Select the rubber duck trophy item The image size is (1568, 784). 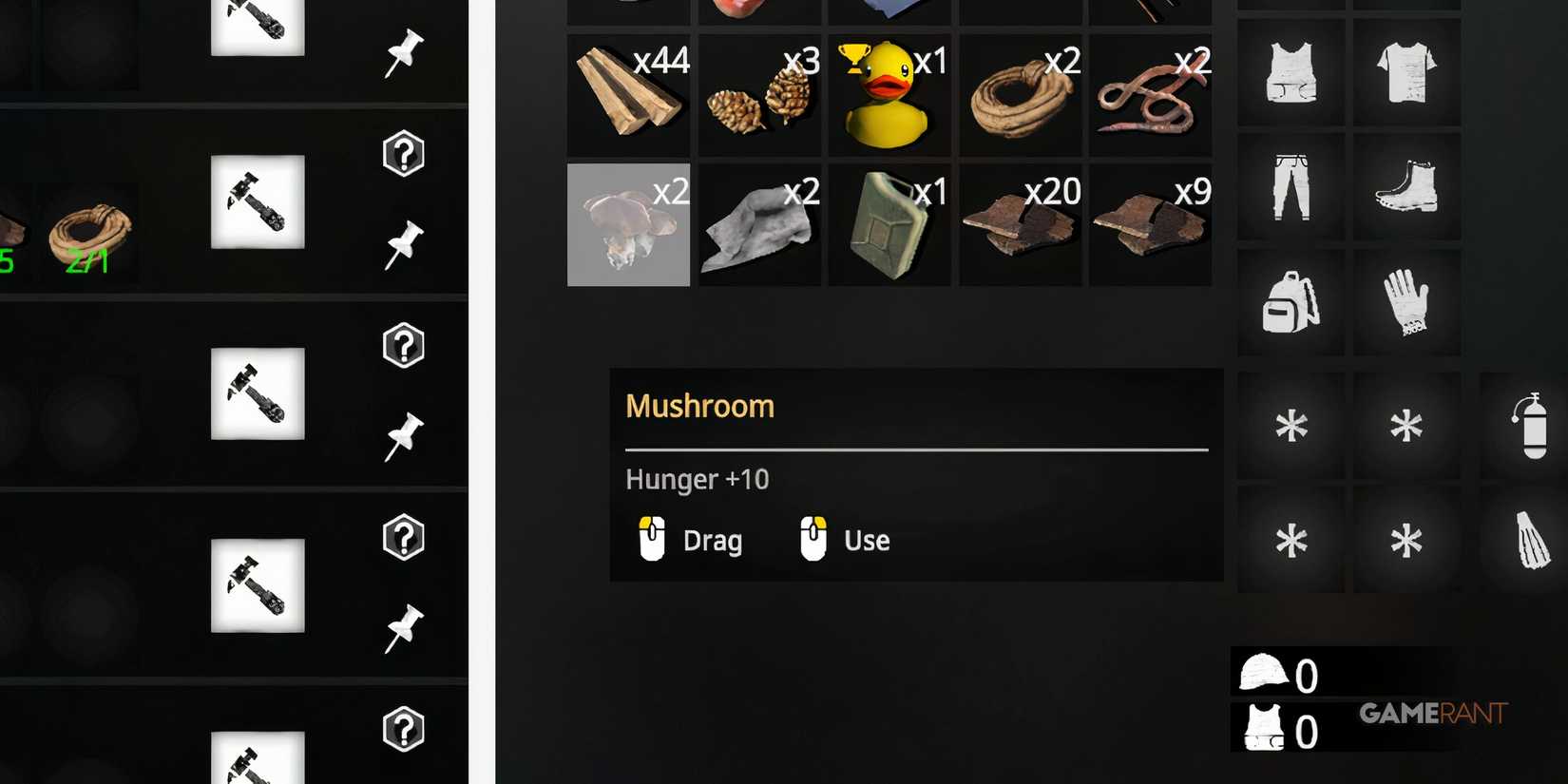point(889,95)
